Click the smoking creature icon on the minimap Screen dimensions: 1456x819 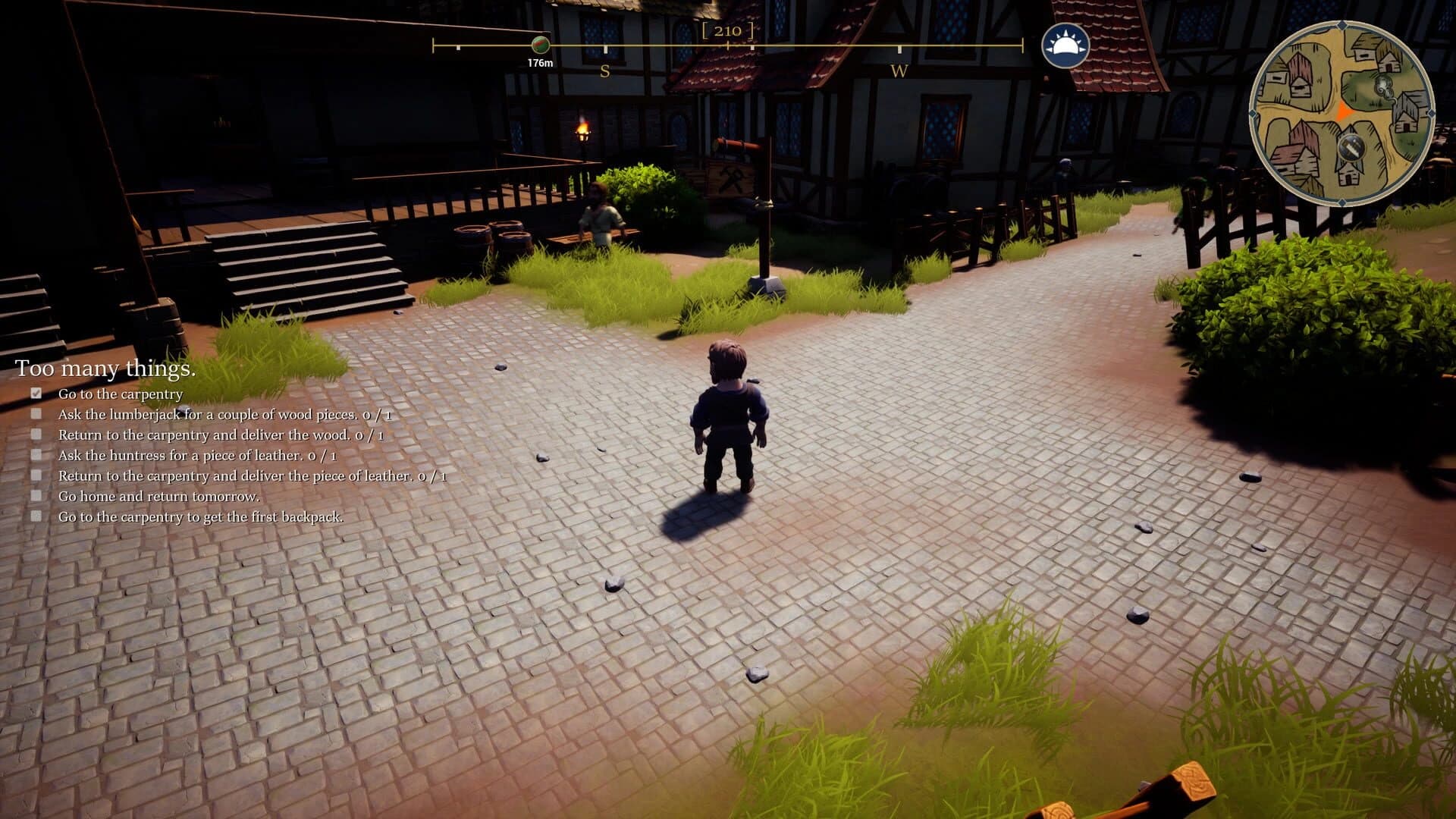[1383, 86]
